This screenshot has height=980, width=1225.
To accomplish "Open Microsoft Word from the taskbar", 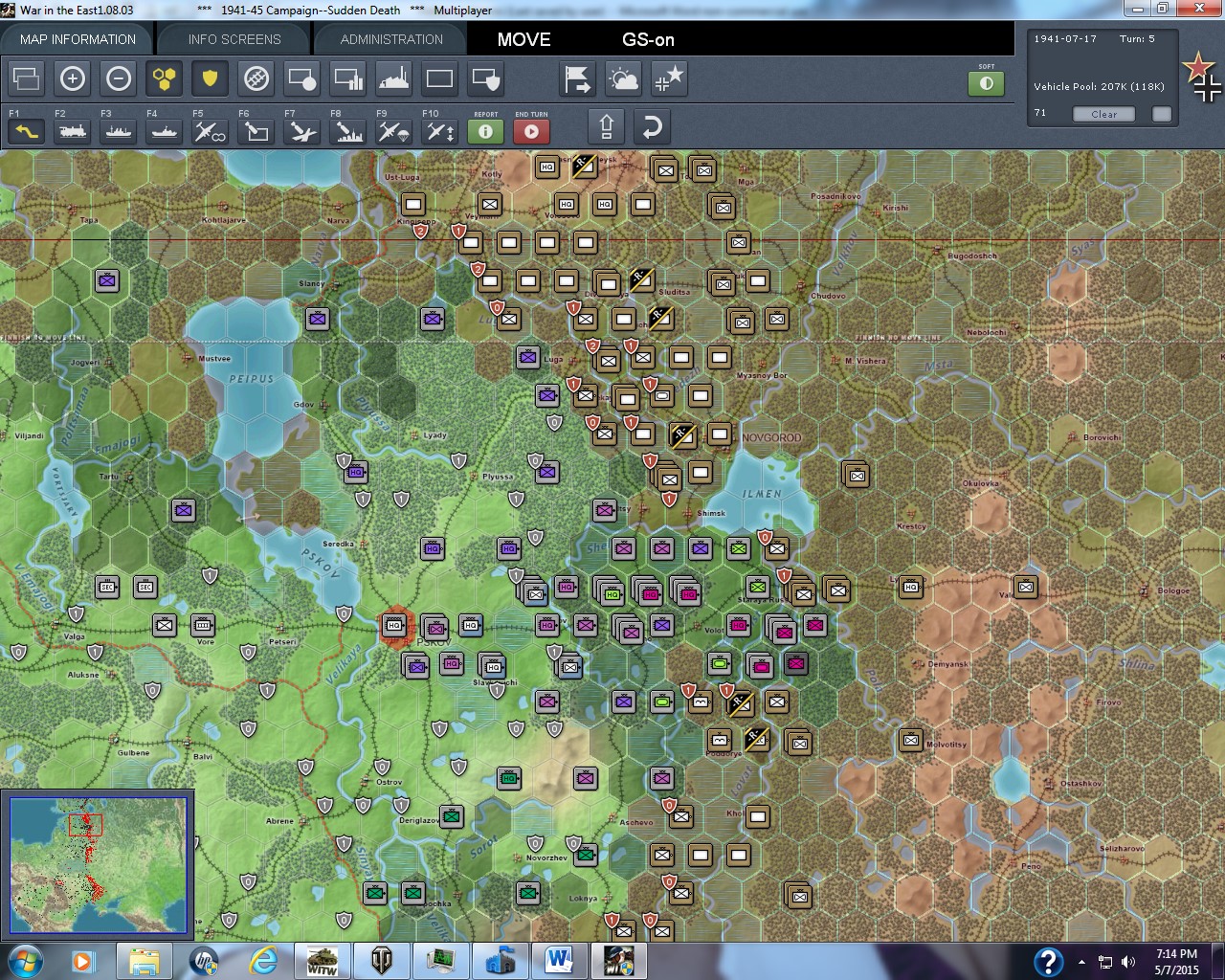I will (x=560, y=960).
